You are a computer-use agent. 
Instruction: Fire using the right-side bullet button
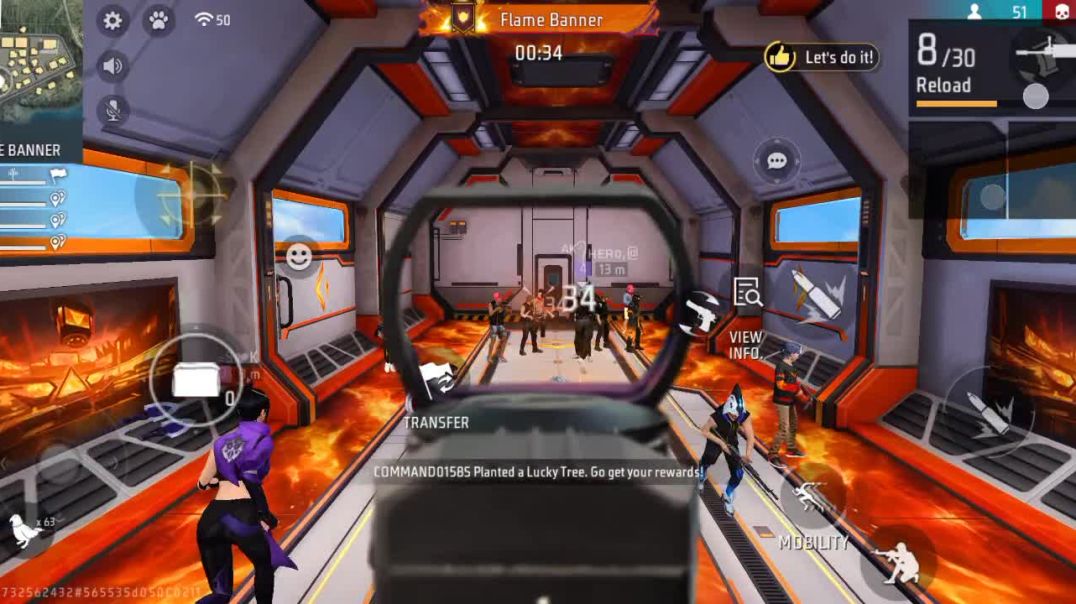click(988, 413)
